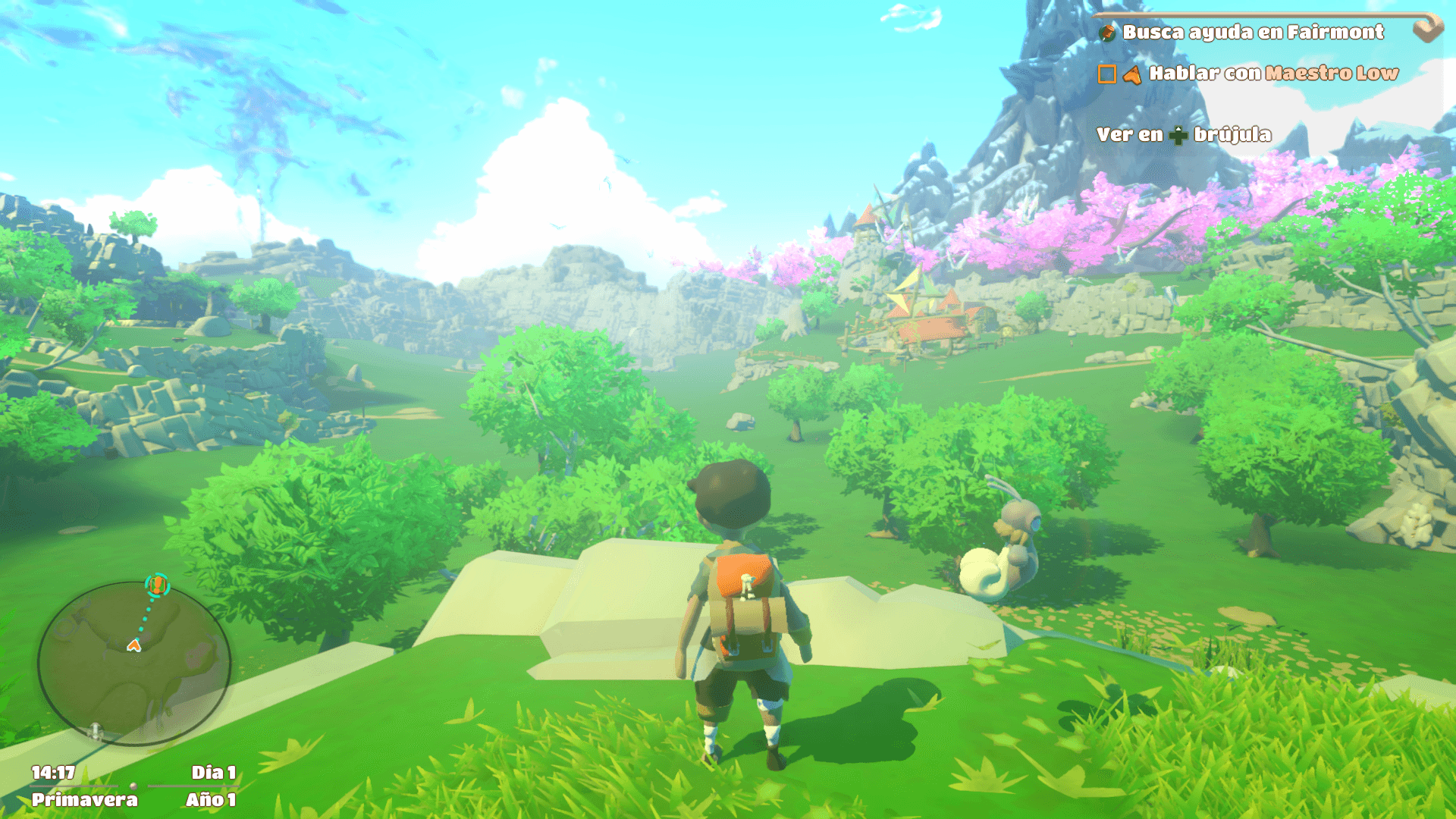1456x819 pixels.
Task: Select the megaphone icon next to Hablar con
Action: [x=1134, y=76]
